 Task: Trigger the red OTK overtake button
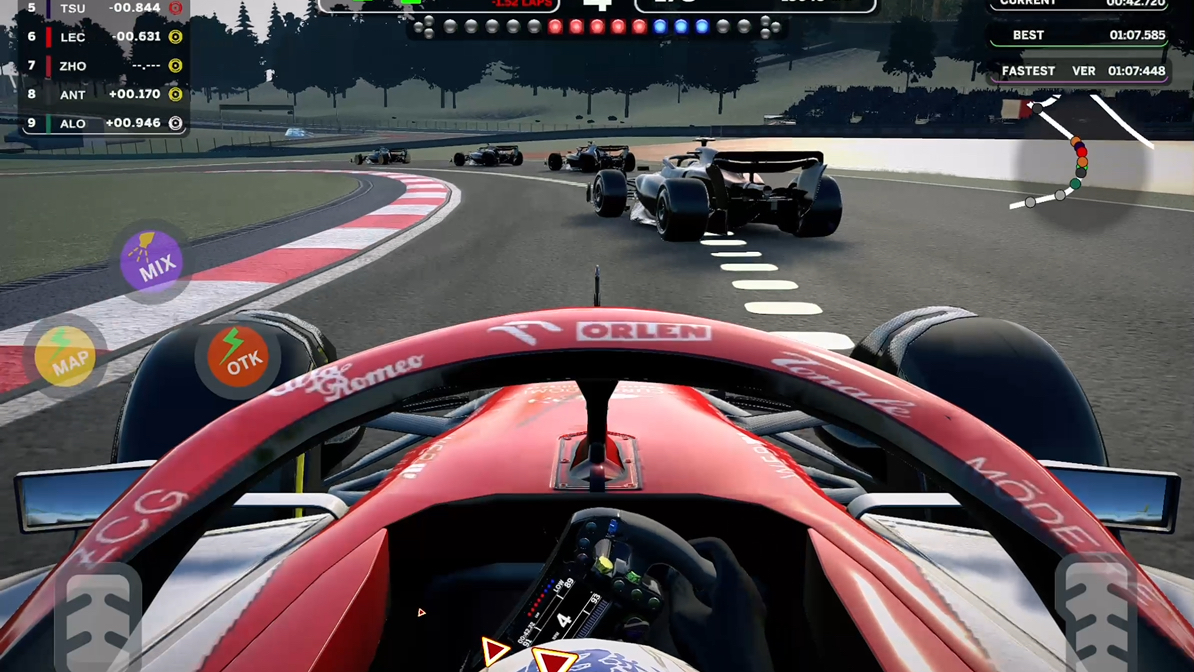pos(238,357)
